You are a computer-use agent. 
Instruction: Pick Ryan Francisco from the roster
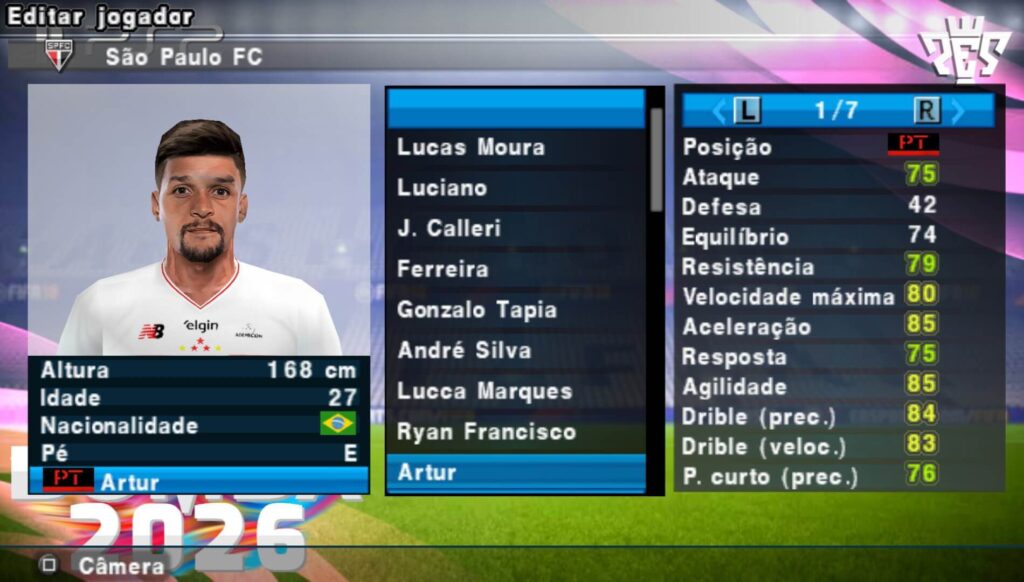pyautogui.click(x=515, y=432)
